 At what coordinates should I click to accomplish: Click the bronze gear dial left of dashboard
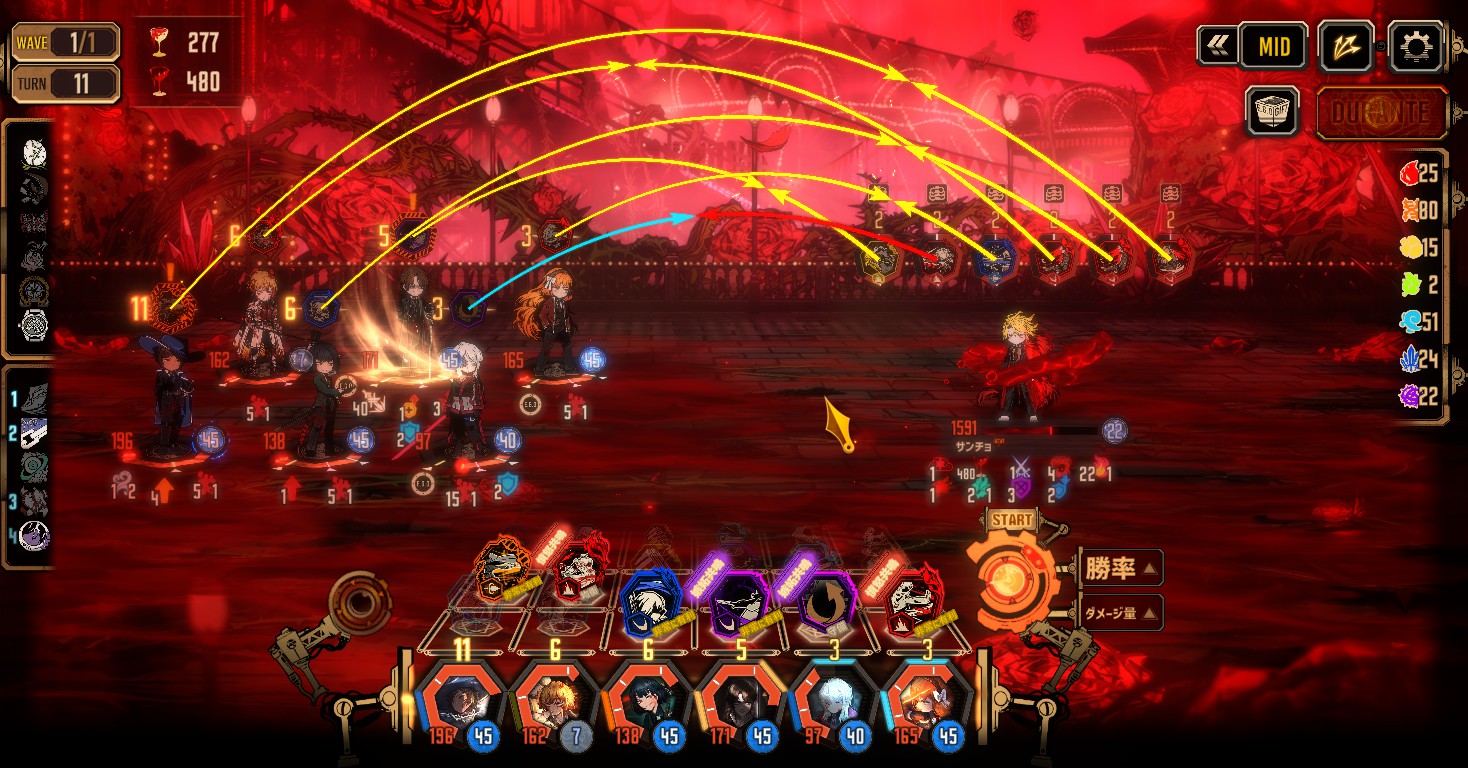pyautogui.click(x=358, y=604)
